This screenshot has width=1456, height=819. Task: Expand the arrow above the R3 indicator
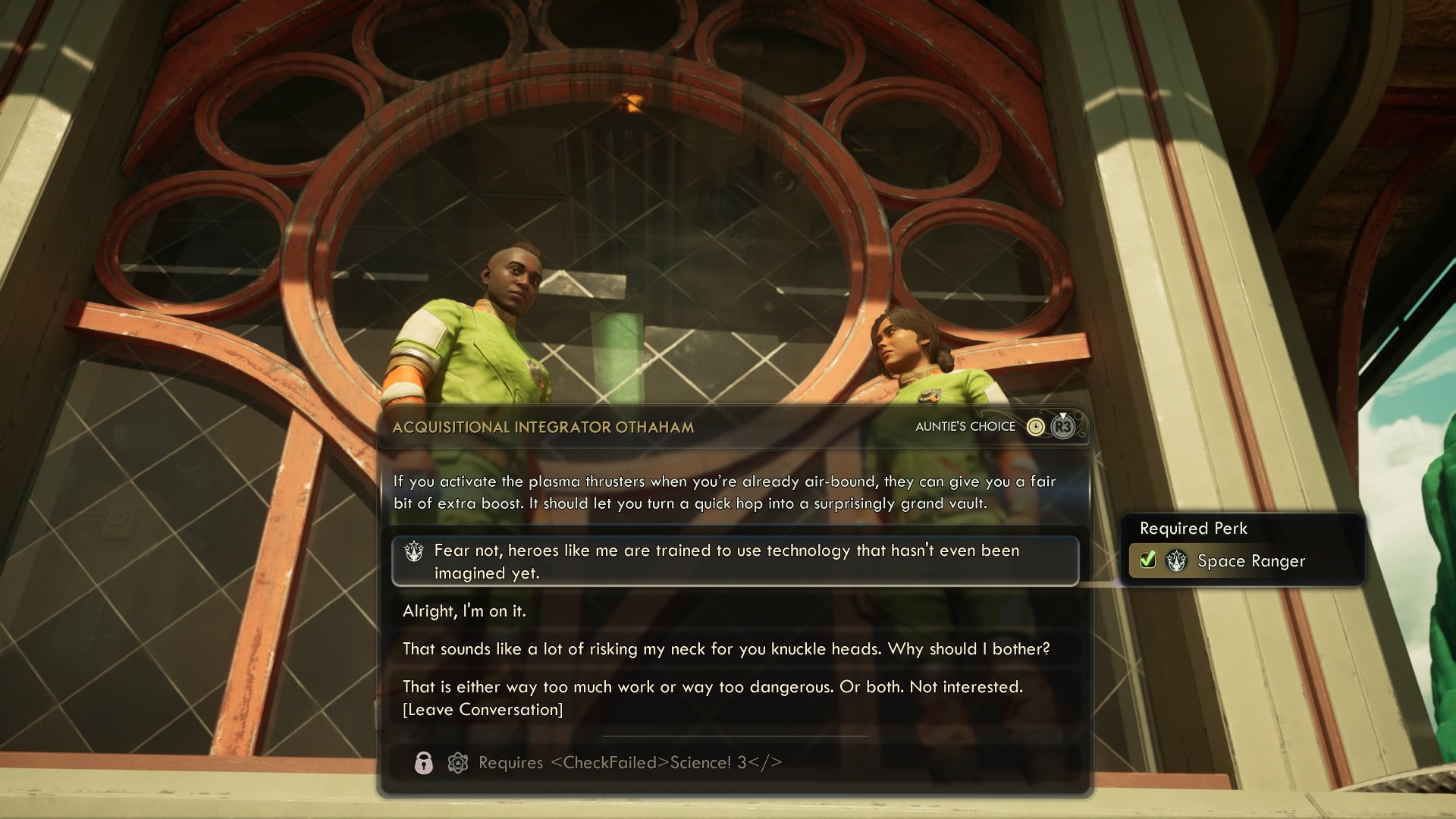click(x=1063, y=415)
